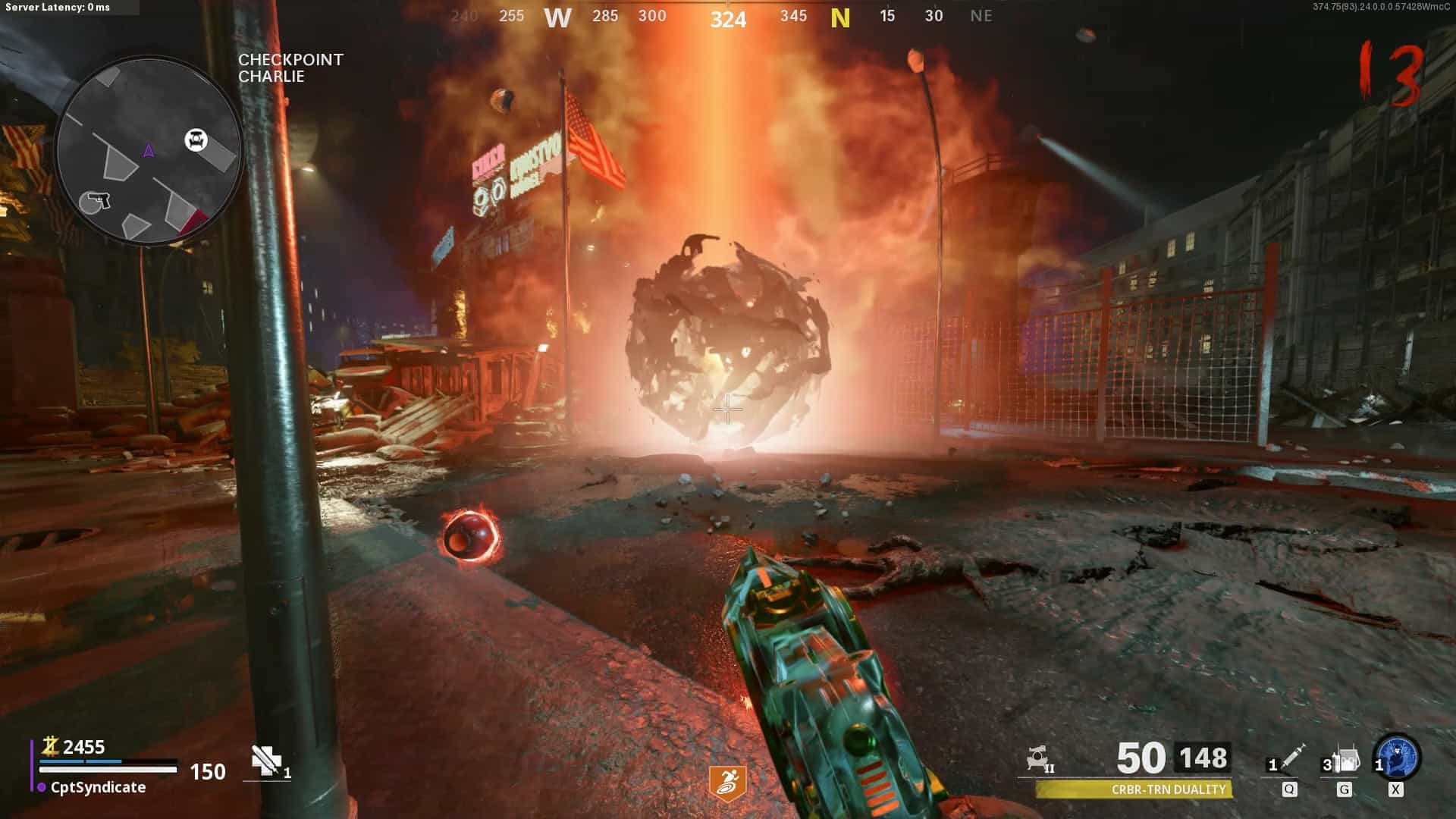Select the purple player arrow on minimap
Screen dimensions: 1456x819
coord(149,150)
